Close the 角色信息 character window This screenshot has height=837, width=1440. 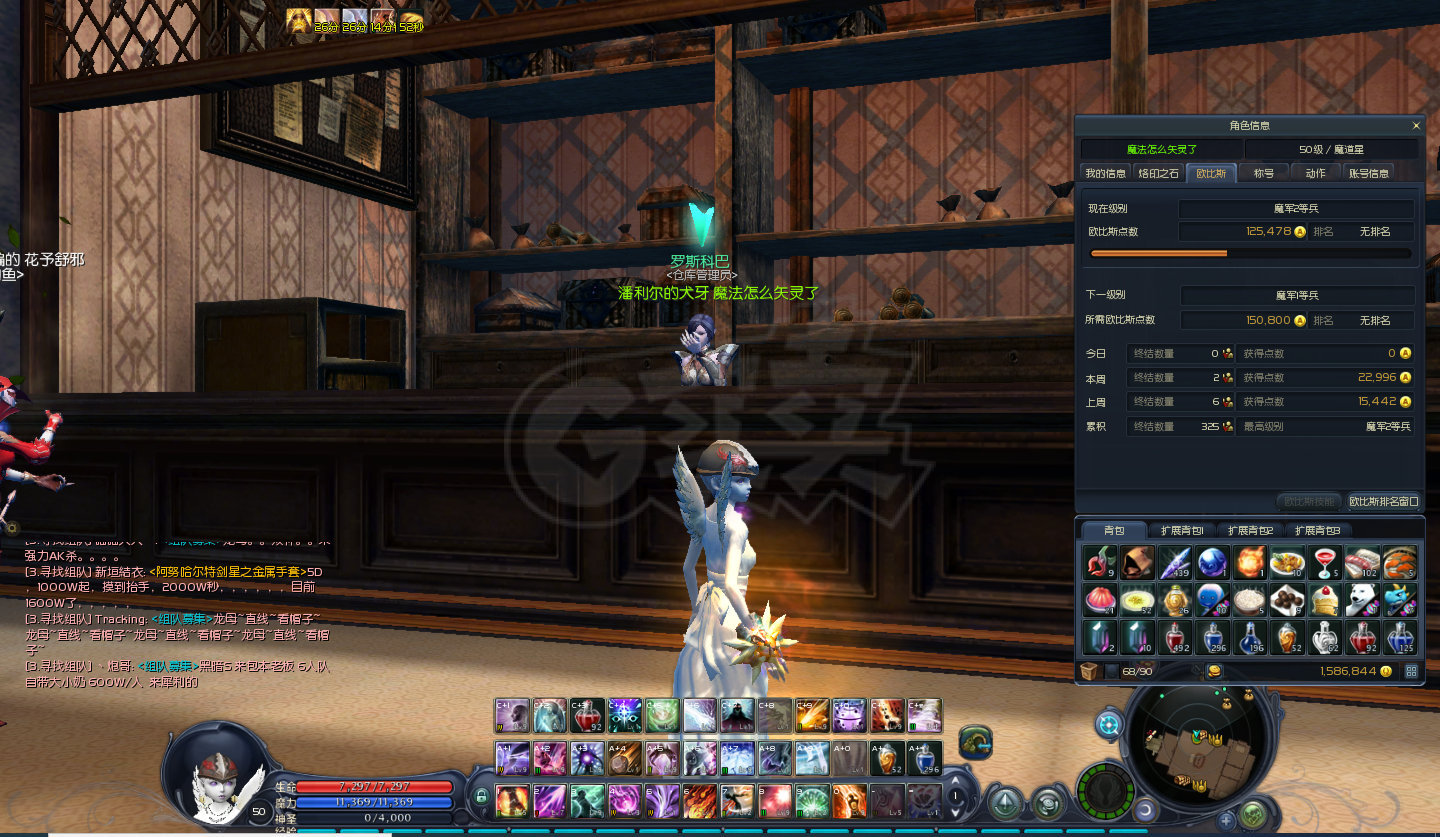pyautogui.click(x=1415, y=126)
